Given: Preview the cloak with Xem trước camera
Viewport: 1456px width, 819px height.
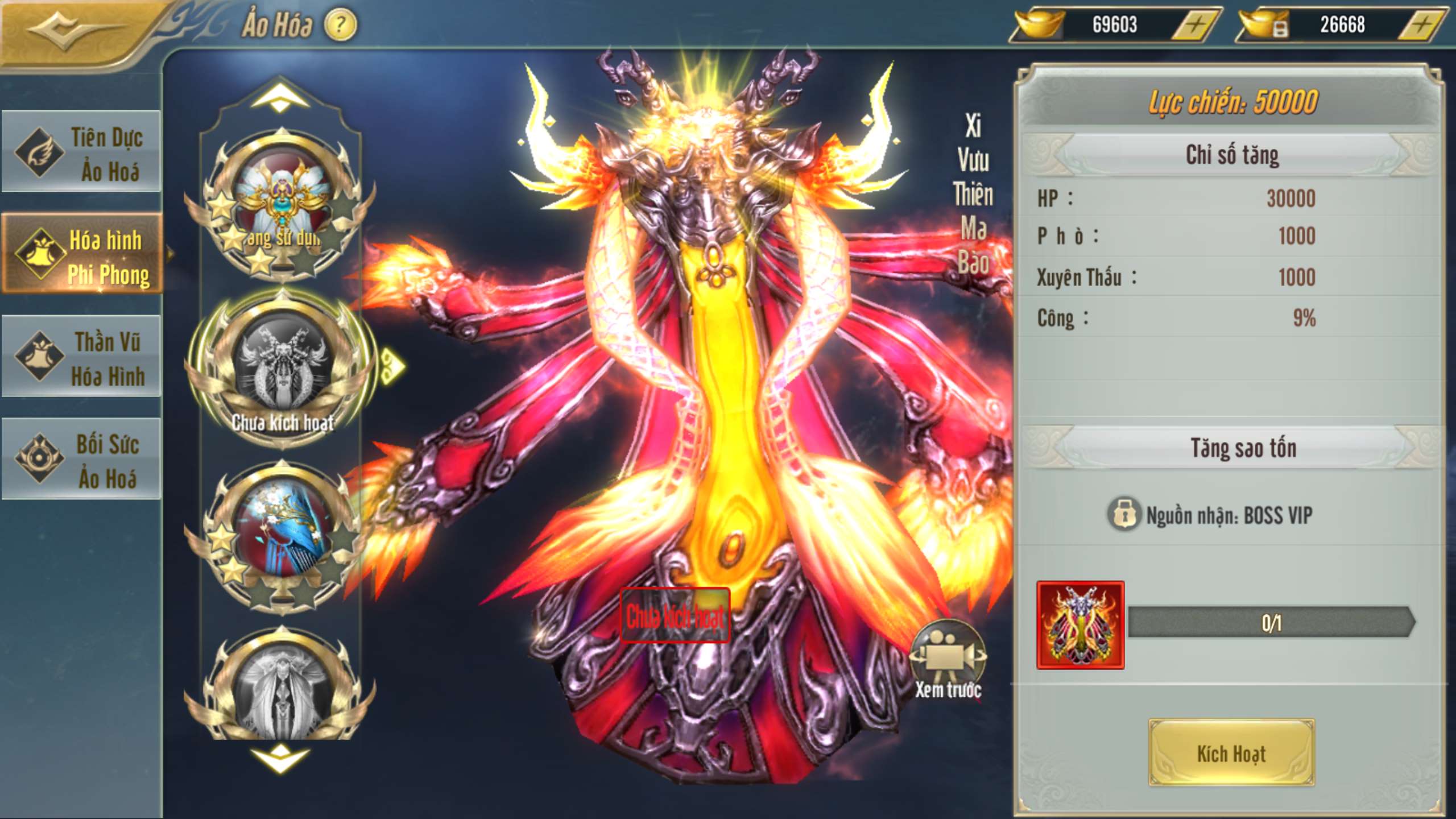Looking at the screenshot, I should (x=948, y=660).
